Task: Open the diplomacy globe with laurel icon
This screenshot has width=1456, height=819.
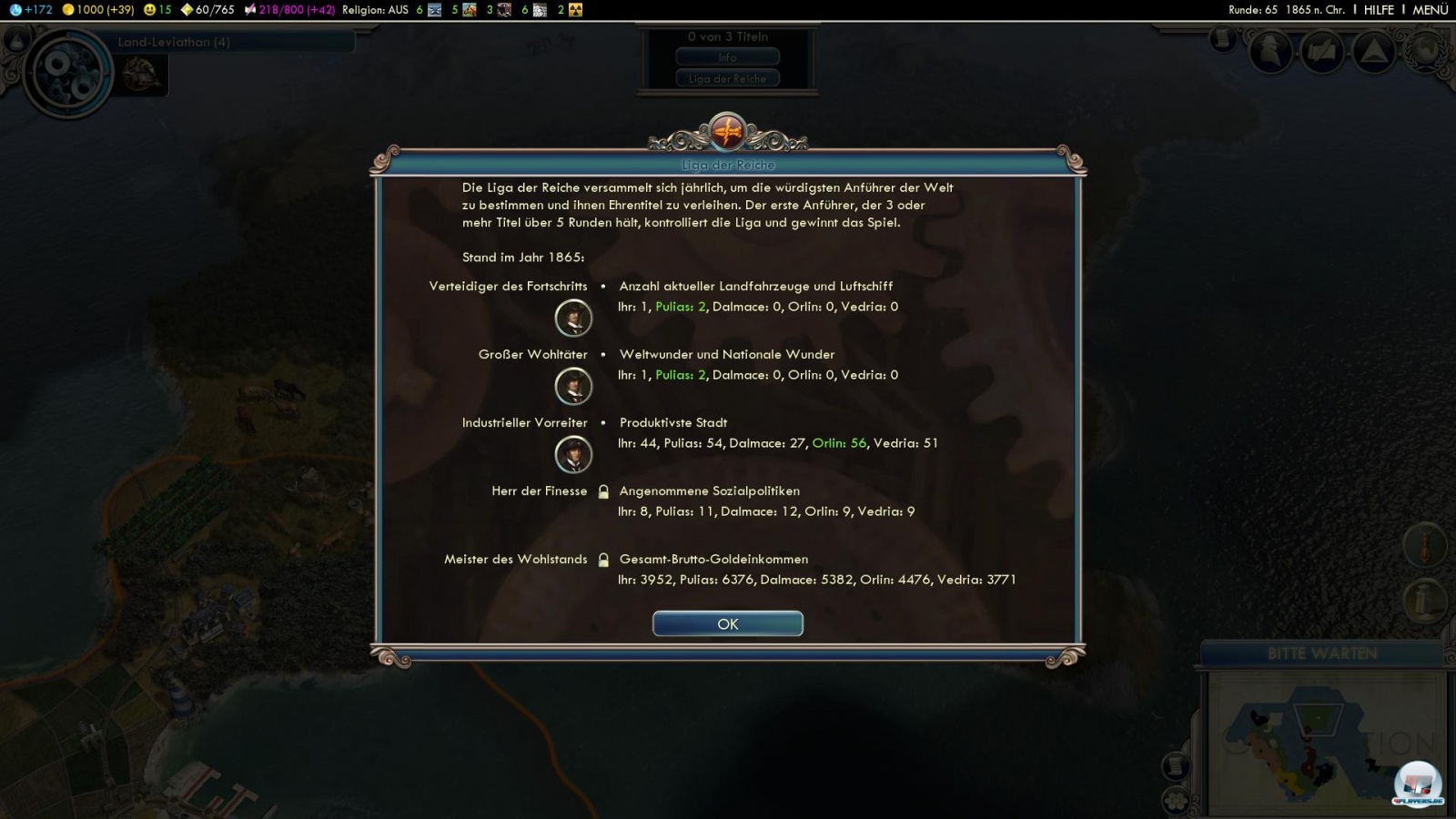Action: [x=1424, y=52]
